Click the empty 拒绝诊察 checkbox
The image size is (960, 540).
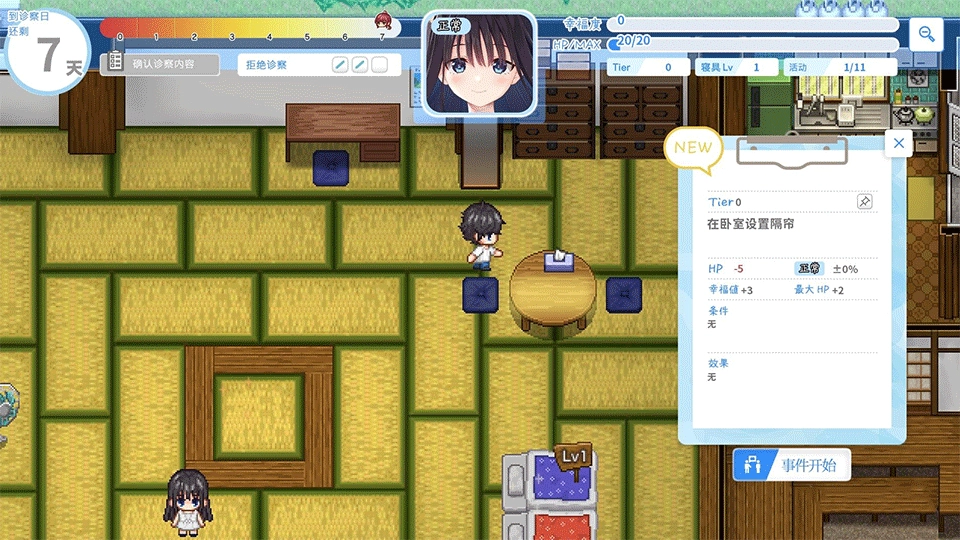coord(379,65)
